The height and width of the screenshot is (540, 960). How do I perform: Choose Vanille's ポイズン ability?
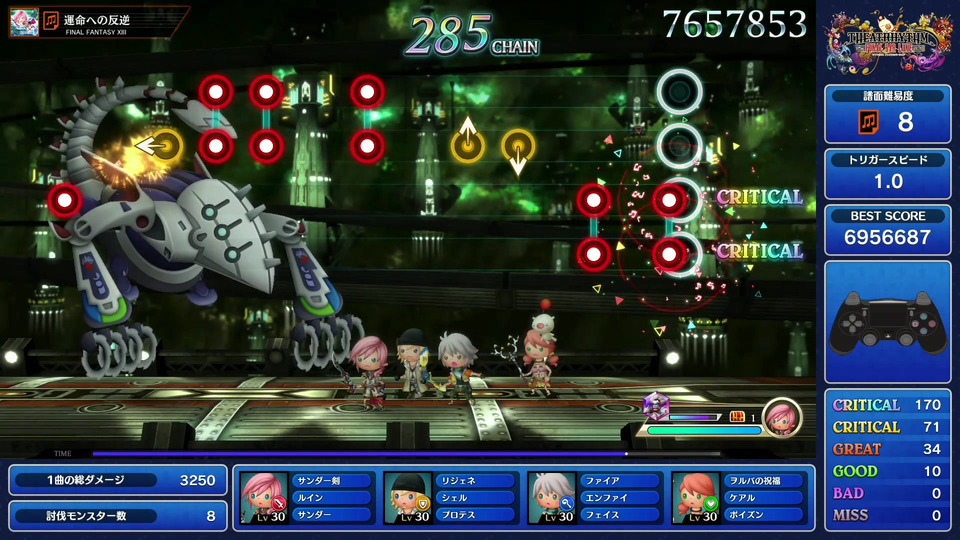click(764, 515)
